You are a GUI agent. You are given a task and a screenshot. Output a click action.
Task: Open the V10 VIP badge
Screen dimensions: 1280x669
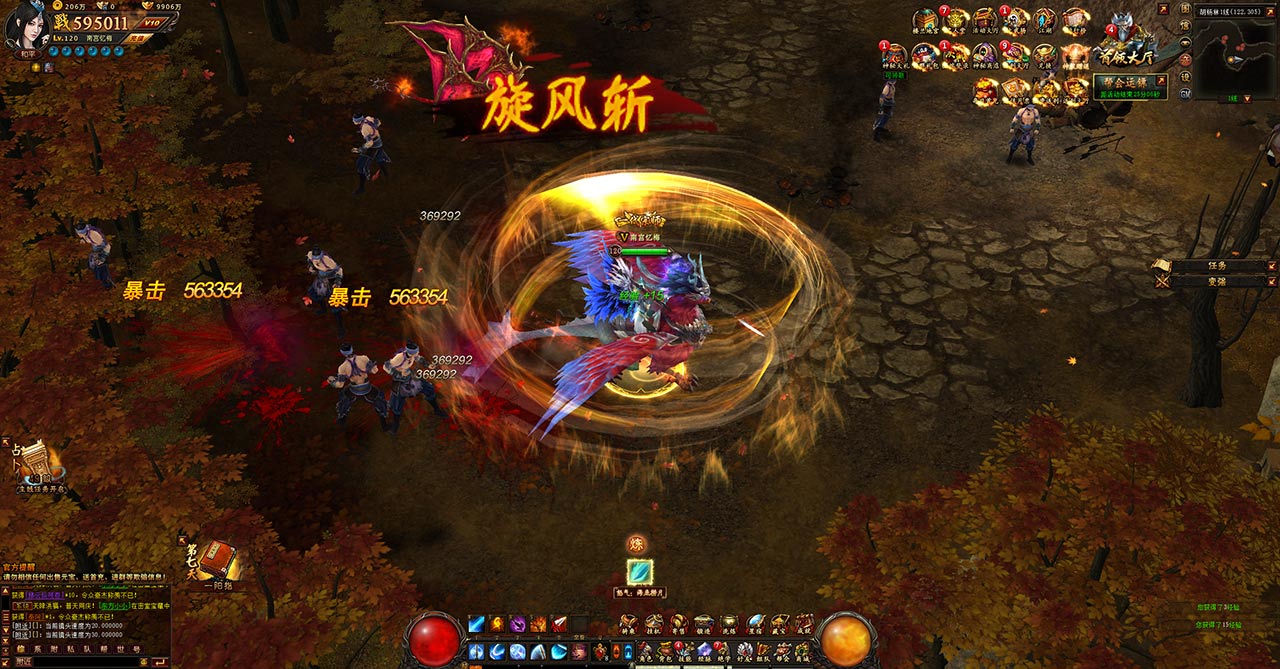coord(152,22)
